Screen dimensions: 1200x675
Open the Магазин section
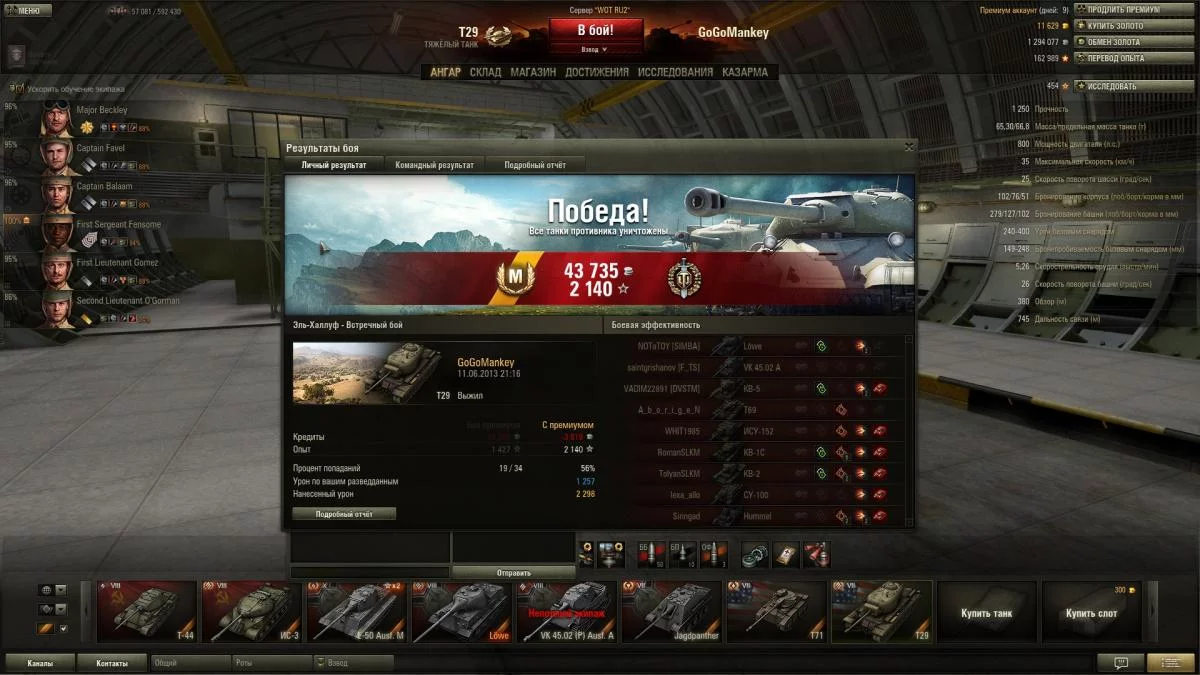(x=533, y=72)
